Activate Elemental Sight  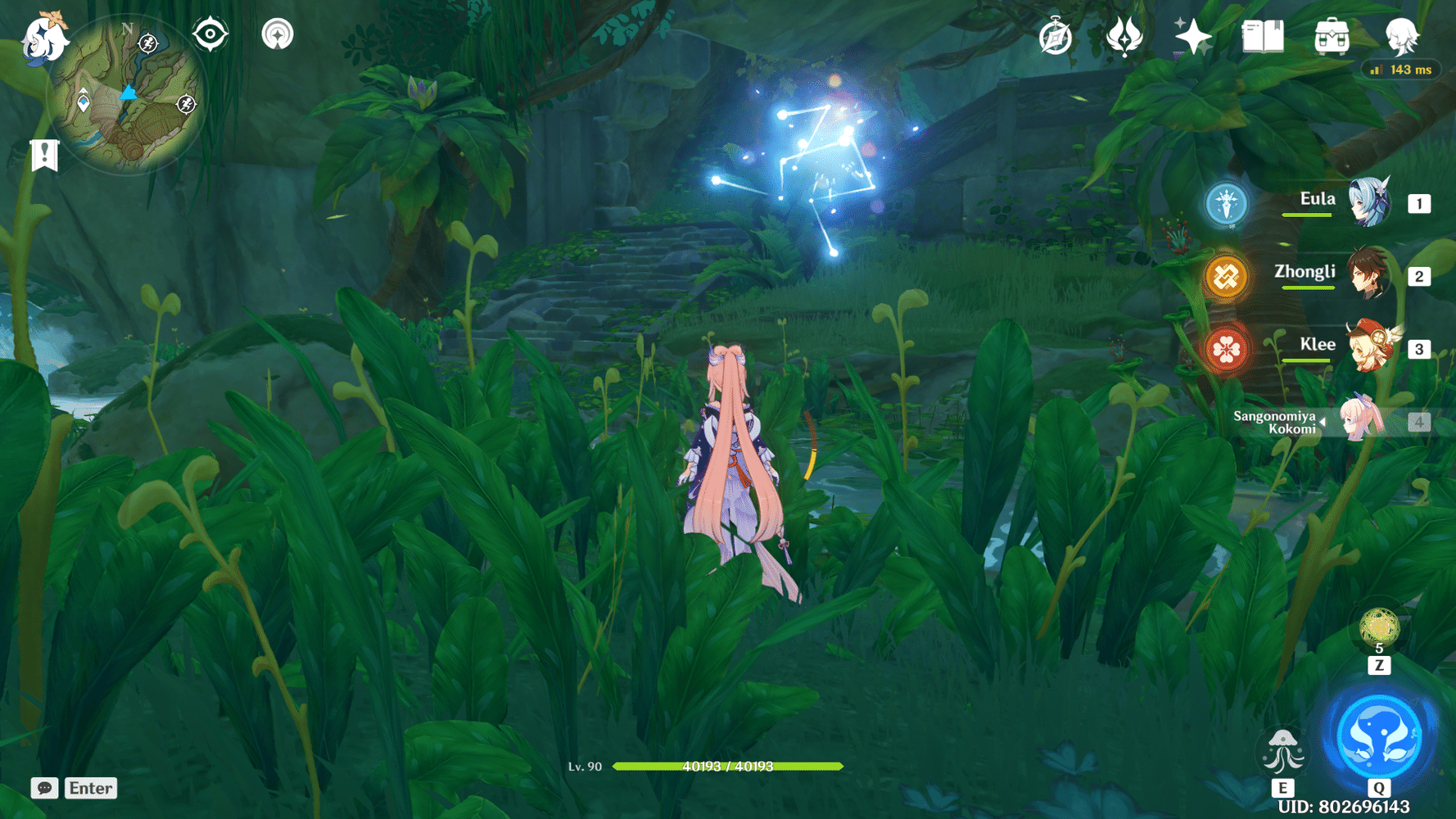pyautogui.click(x=211, y=34)
